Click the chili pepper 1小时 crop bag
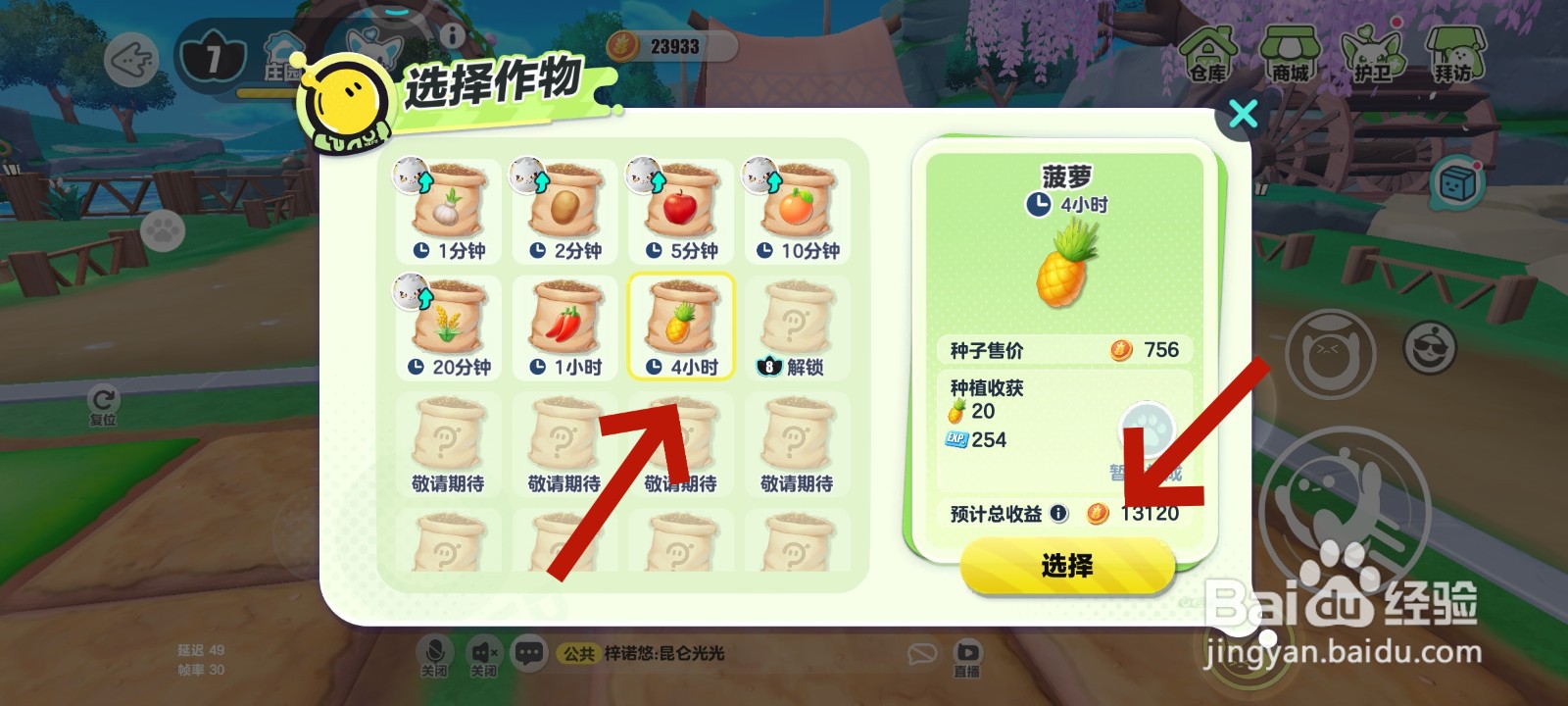This screenshot has height=706, width=1568. [563, 324]
